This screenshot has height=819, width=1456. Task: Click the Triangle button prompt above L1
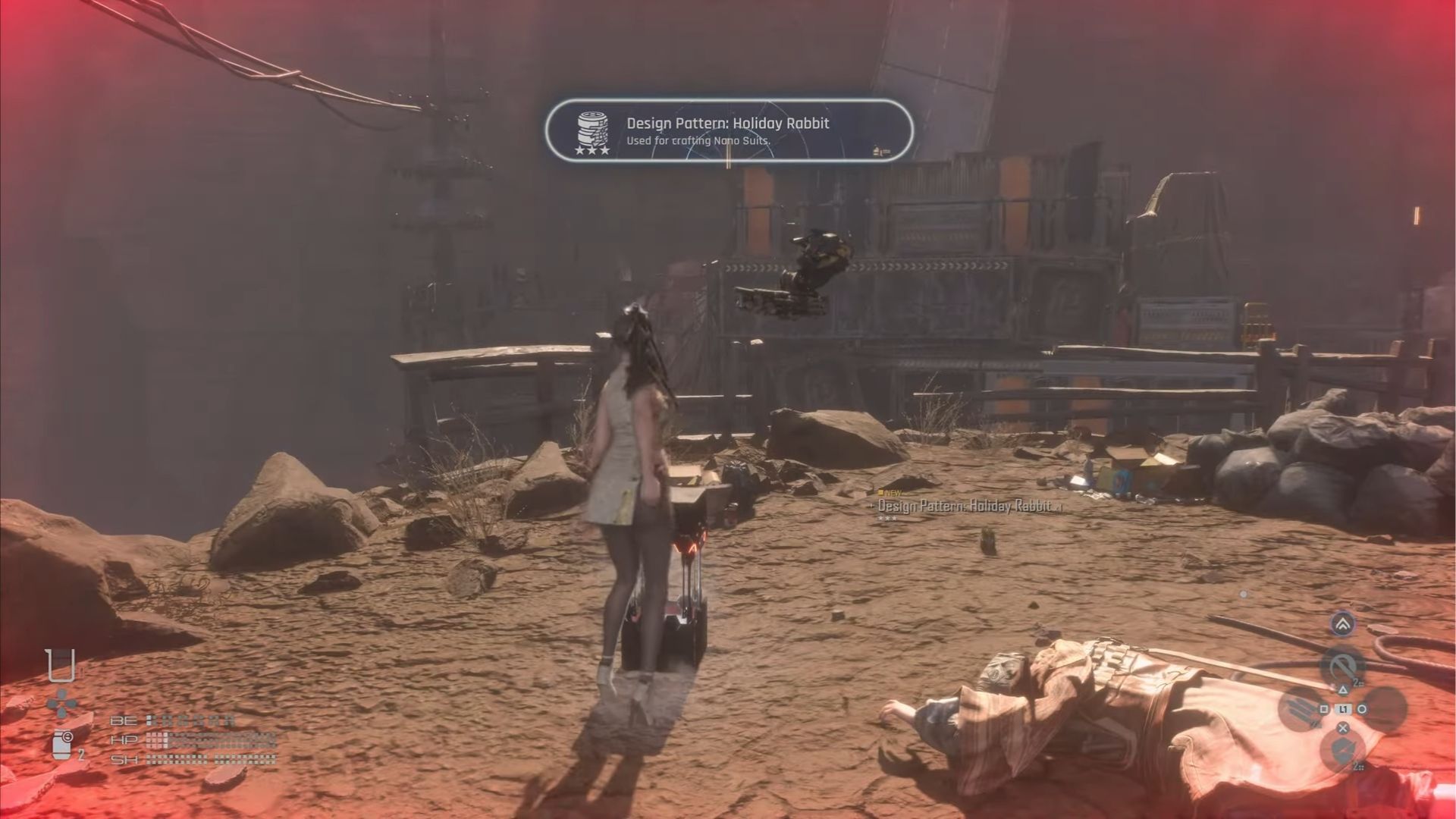pyautogui.click(x=1344, y=691)
